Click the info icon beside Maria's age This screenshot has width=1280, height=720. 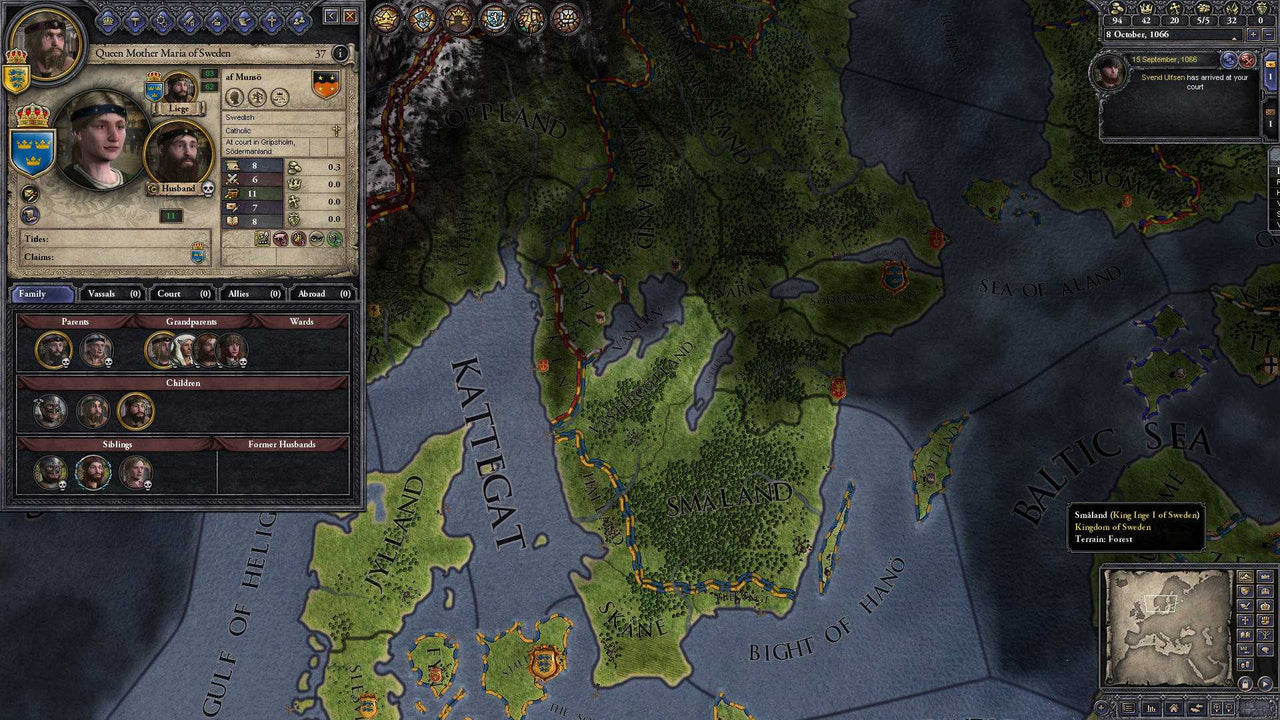340,53
